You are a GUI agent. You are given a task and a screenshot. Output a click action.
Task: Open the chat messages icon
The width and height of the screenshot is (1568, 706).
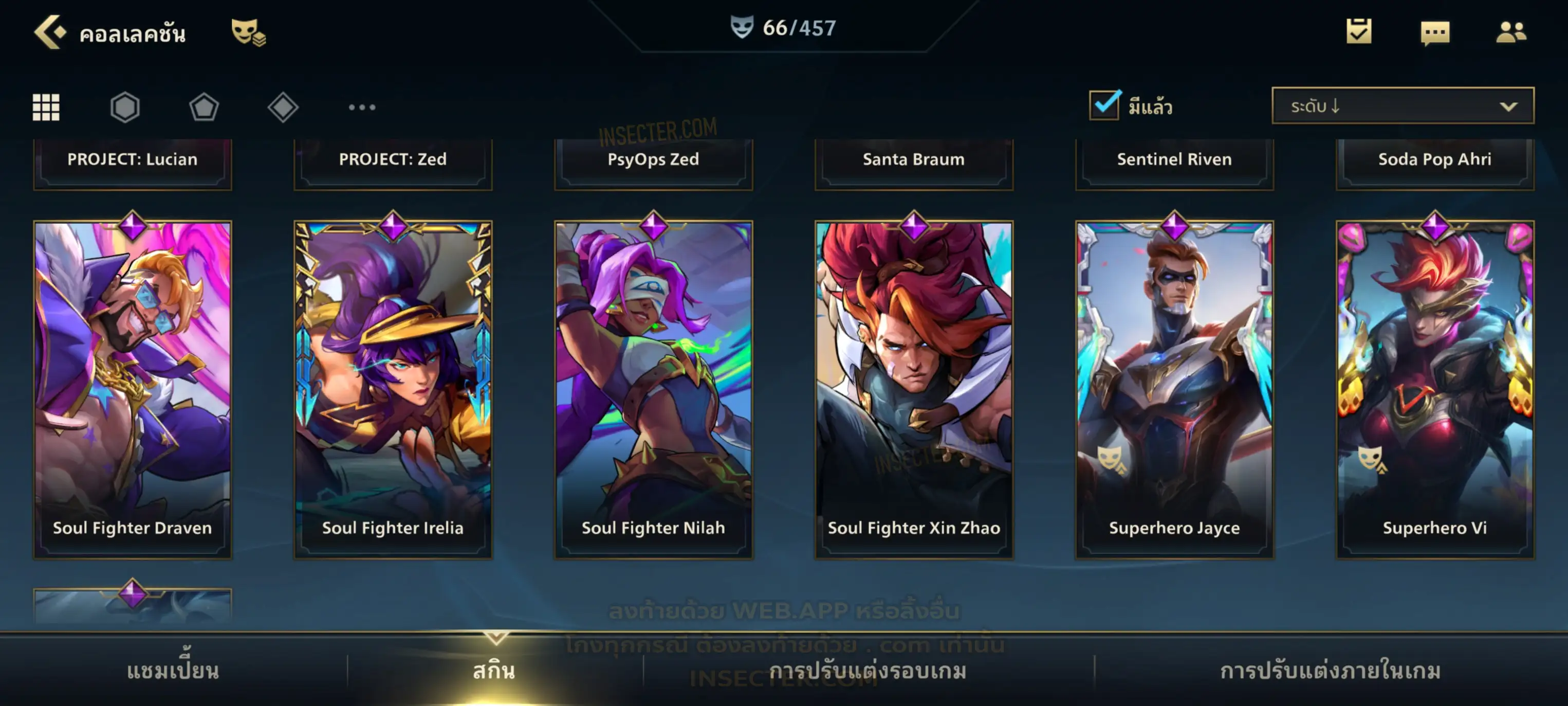[x=1435, y=33]
